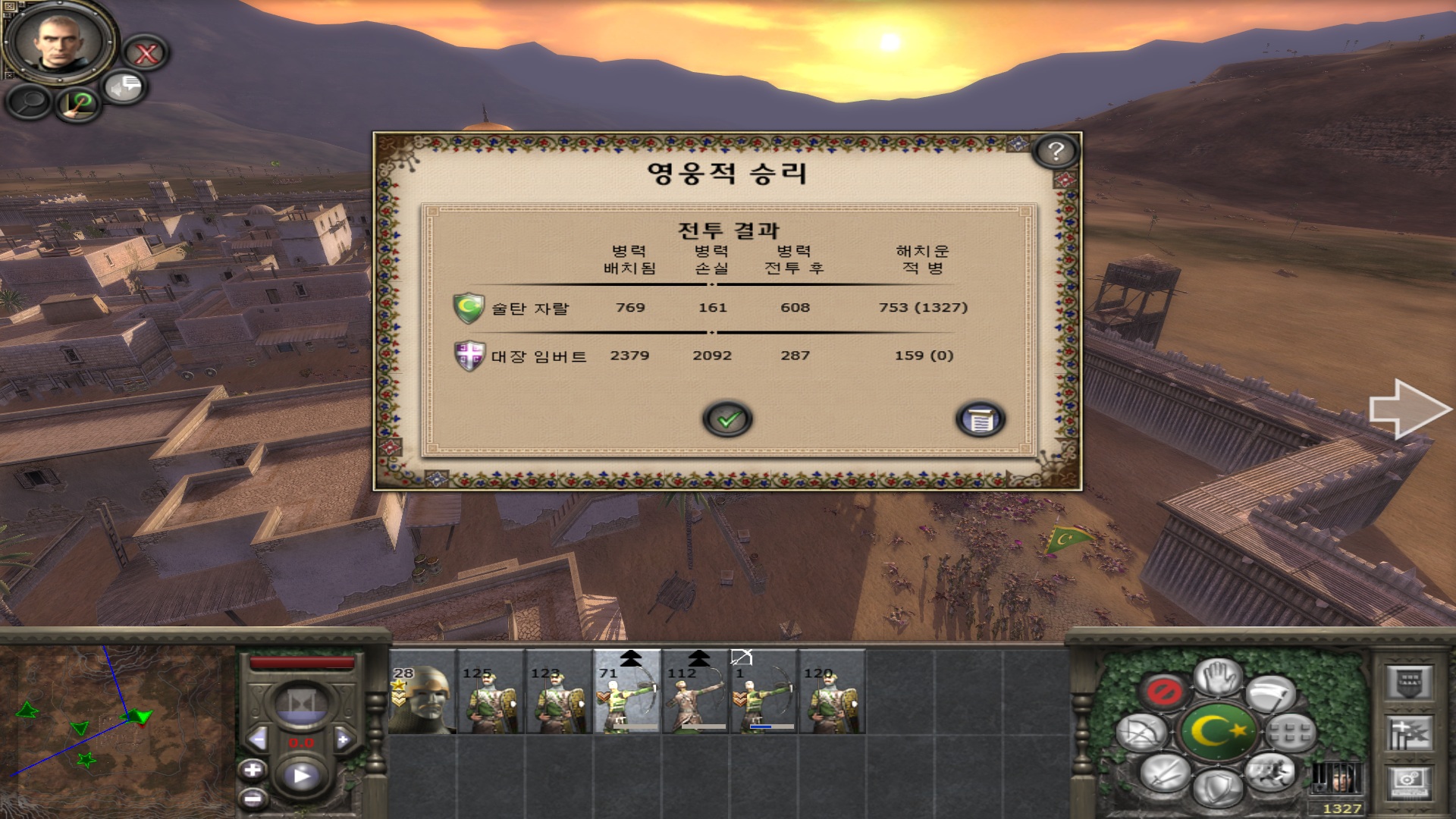This screenshot has width=1456, height=819.
Task: Select the 71-man archer unit card
Action: (x=627, y=692)
